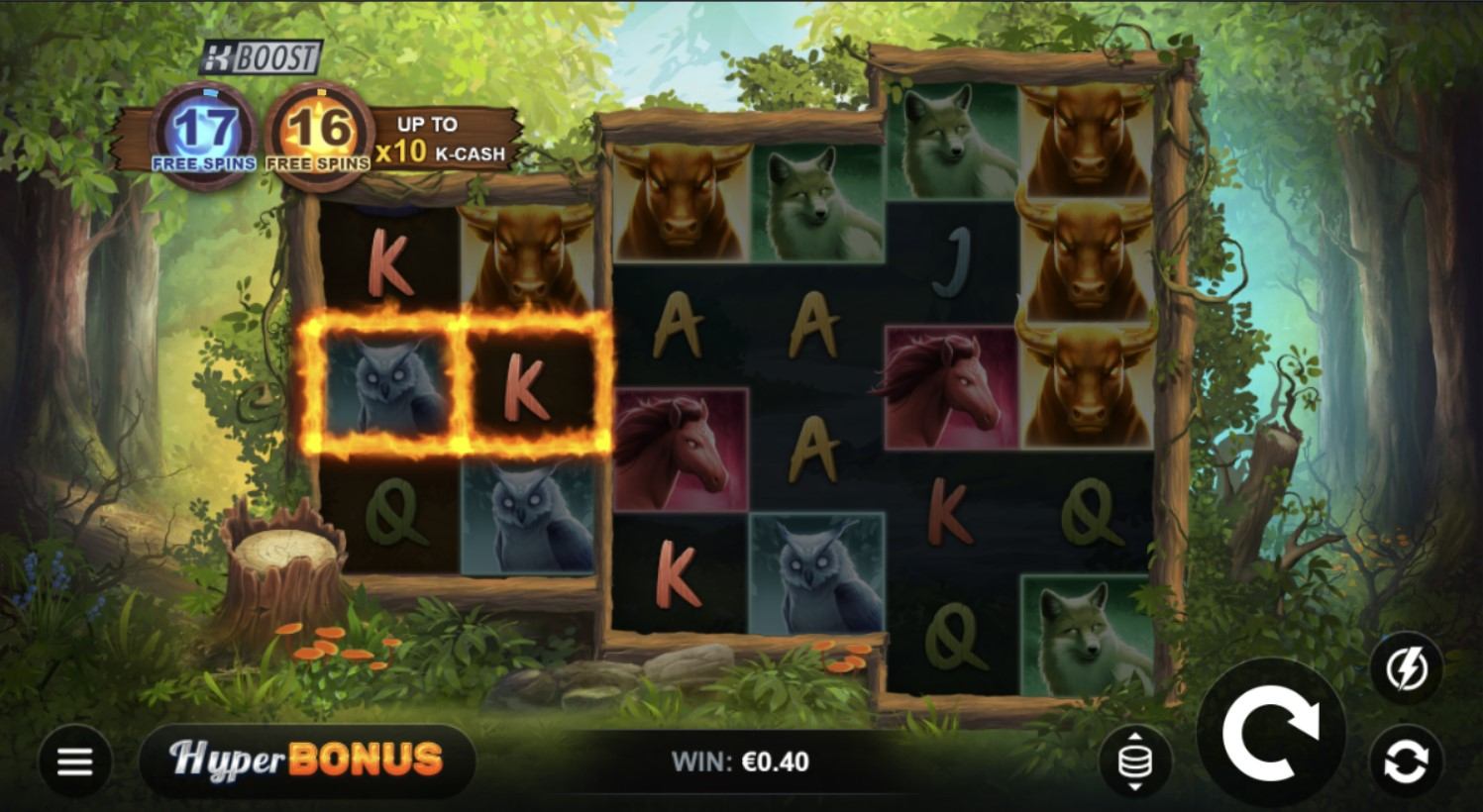Toggle turbo mode lightning bolt
The width and height of the screenshot is (1483, 812).
click(x=1406, y=669)
